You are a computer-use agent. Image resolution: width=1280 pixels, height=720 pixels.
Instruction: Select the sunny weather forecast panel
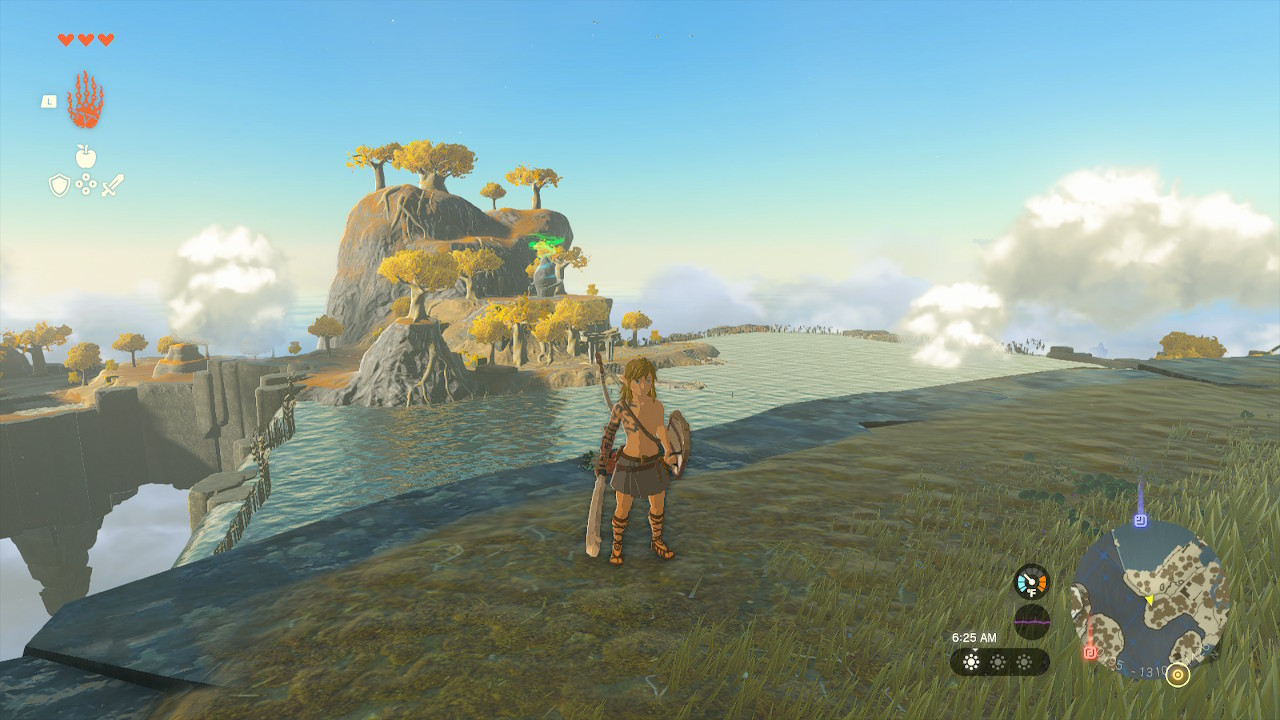(x=999, y=662)
